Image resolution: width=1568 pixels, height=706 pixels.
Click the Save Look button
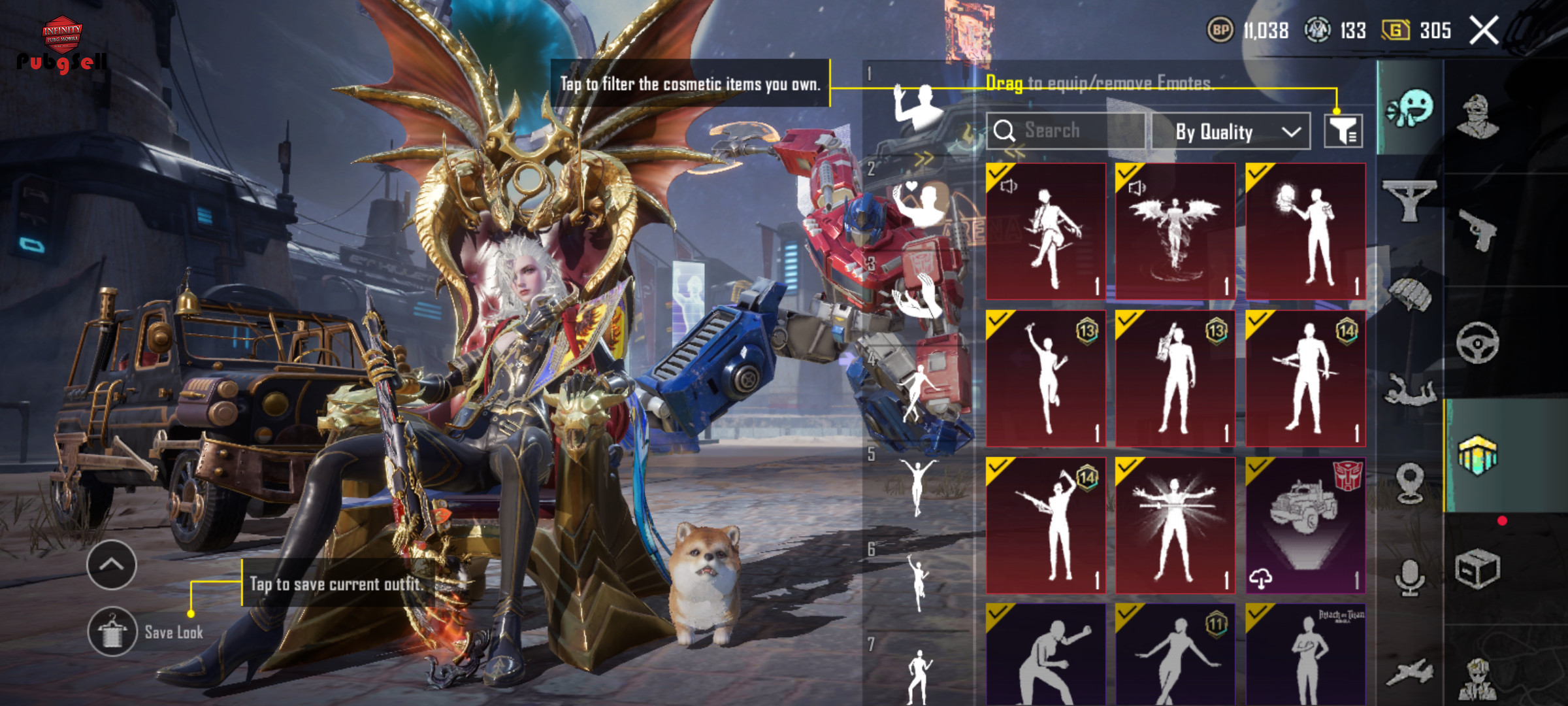coord(147,632)
